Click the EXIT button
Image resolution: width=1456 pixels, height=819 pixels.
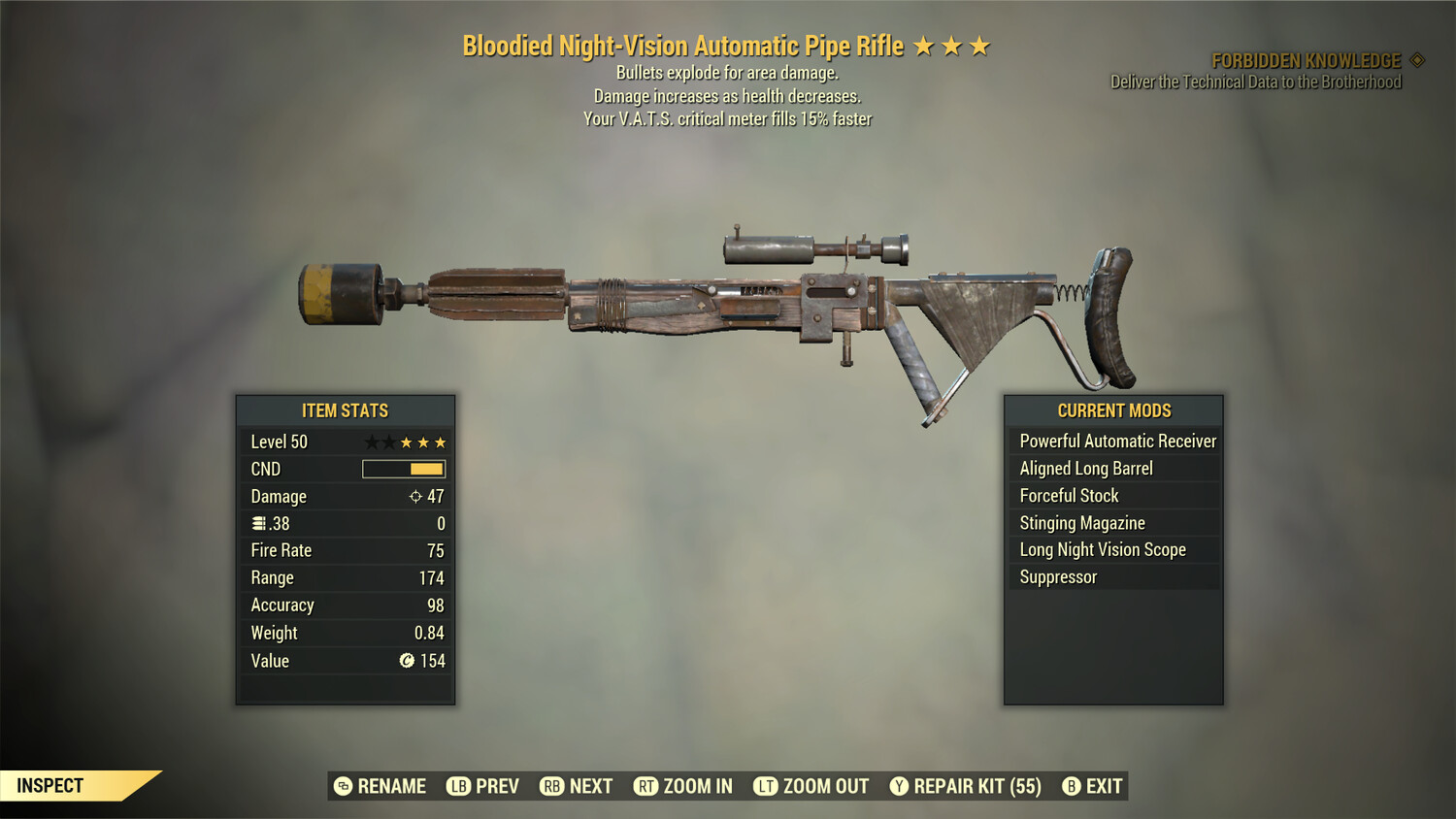pos(1103,786)
